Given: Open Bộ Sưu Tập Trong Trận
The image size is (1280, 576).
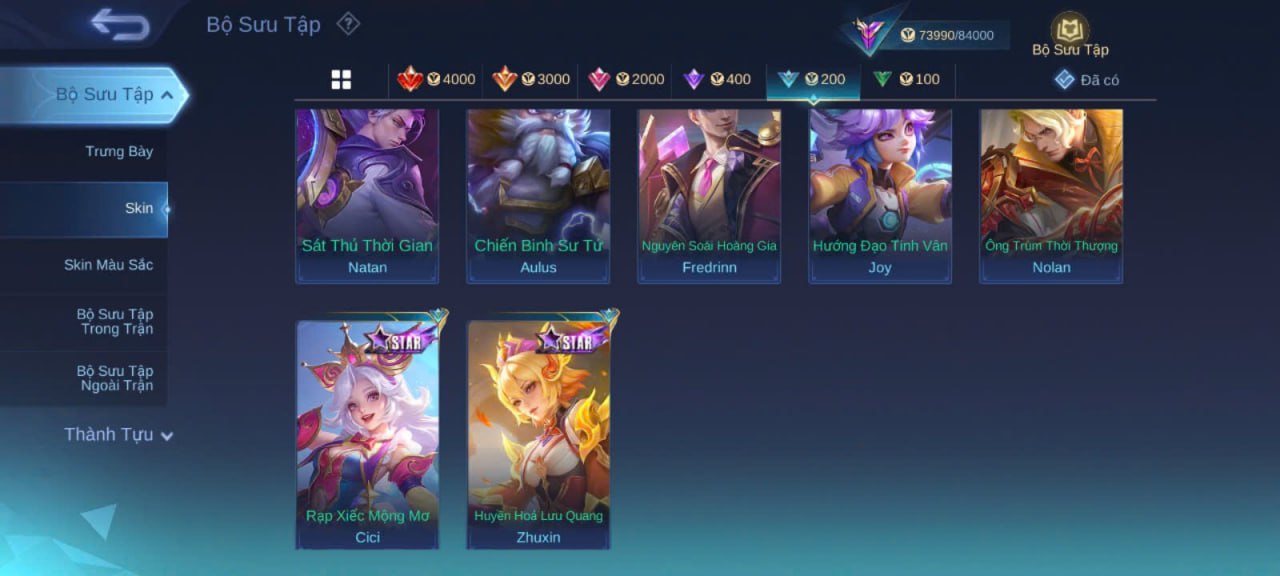Looking at the screenshot, I should pyautogui.click(x=115, y=322).
